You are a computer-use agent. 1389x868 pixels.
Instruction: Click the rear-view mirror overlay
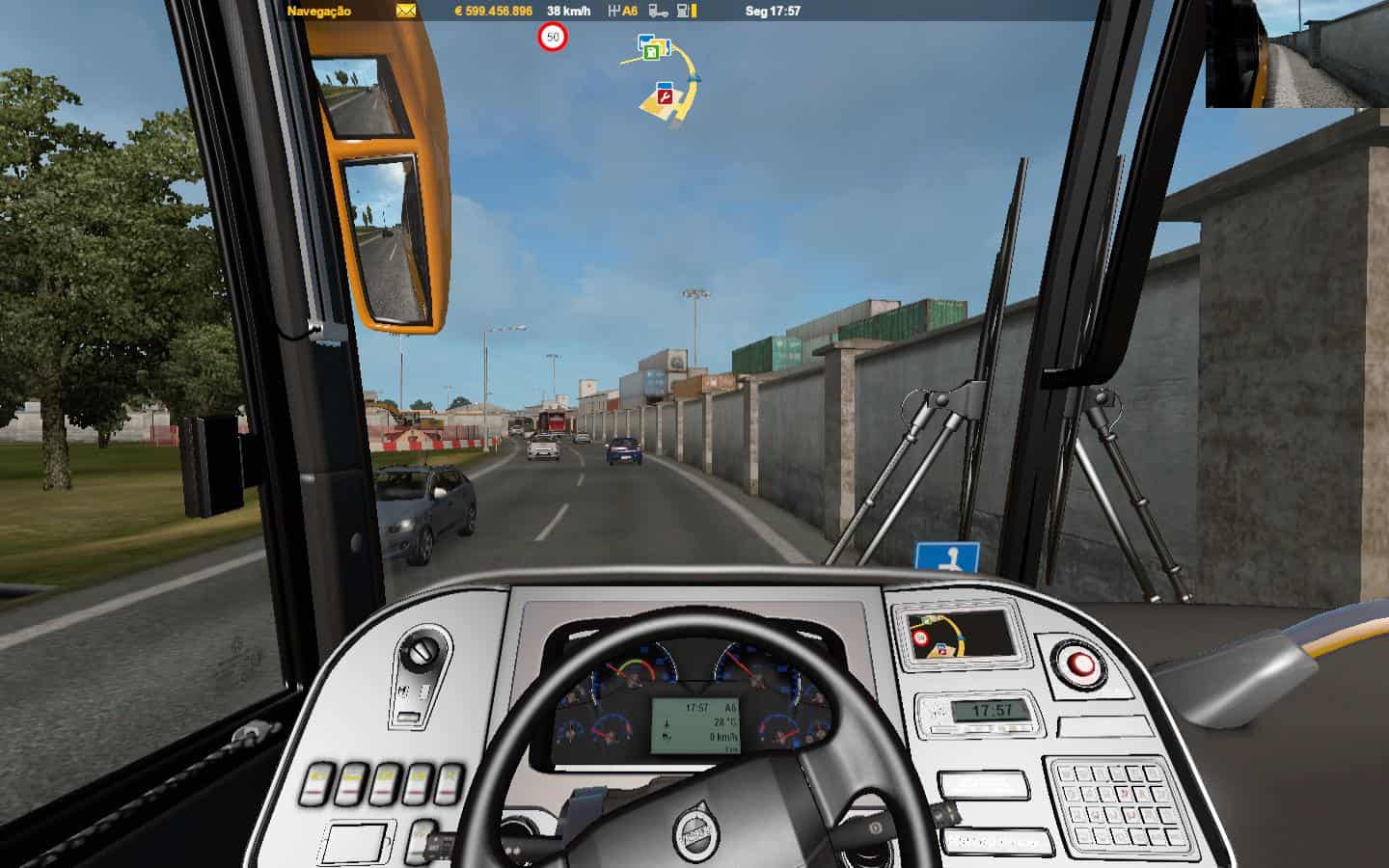click(1295, 54)
